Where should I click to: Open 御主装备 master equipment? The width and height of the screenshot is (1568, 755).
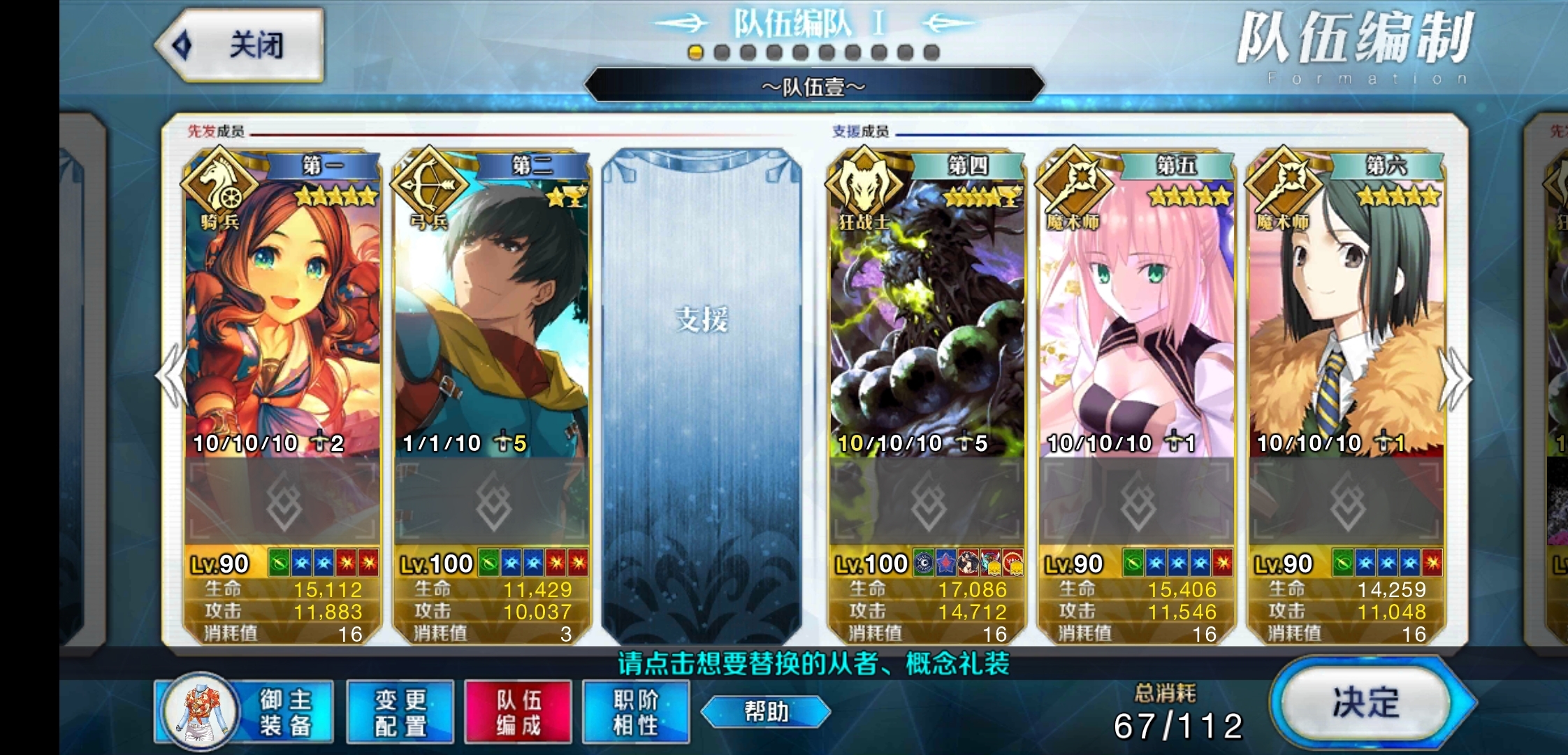[244, 712]
